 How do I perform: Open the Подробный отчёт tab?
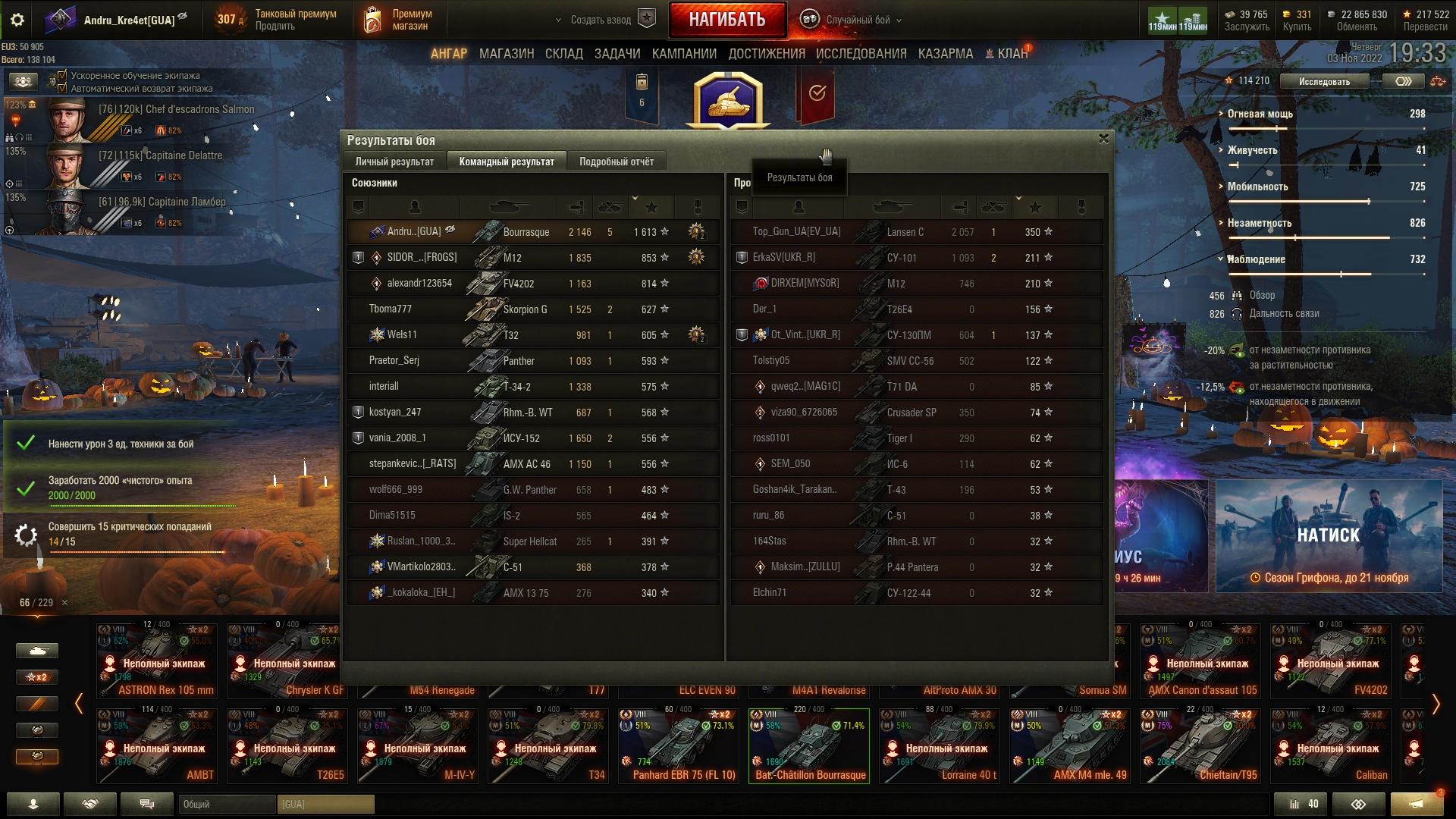[617, 162]
